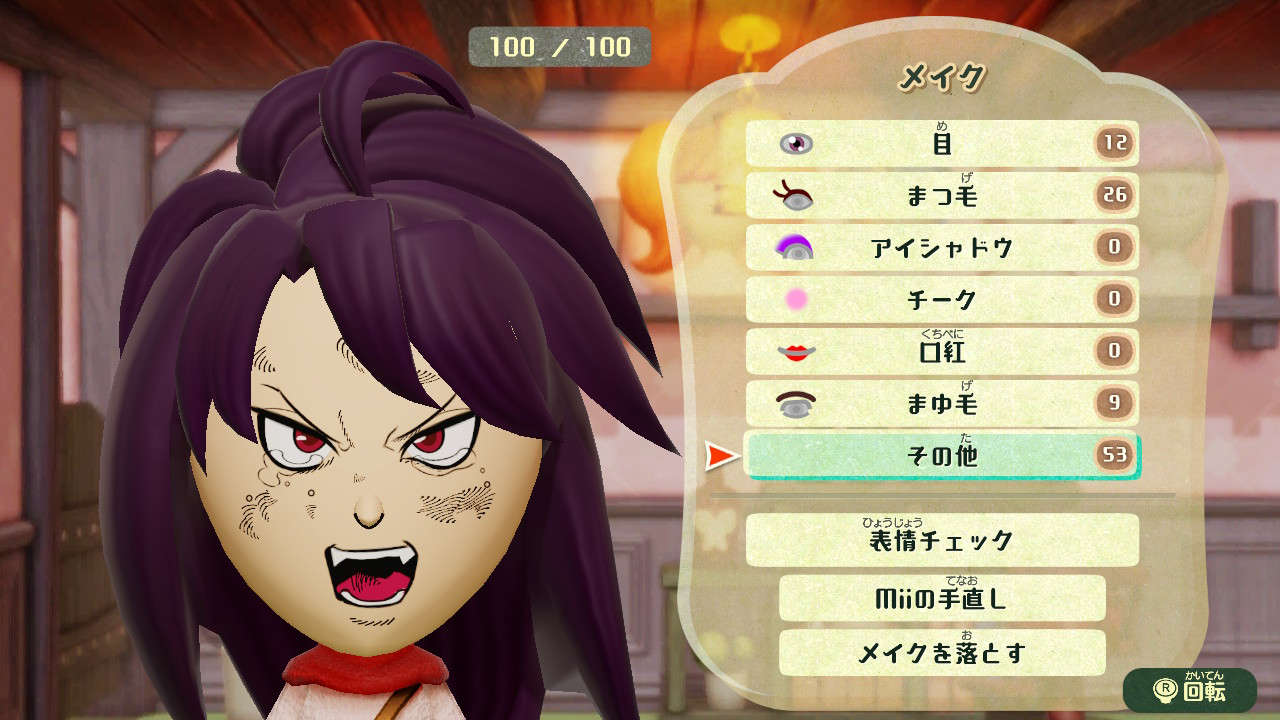This screenshot has height=720, width=1280.
Task: Open the highlighted その他 (other) category
Action: coord(941,456)
